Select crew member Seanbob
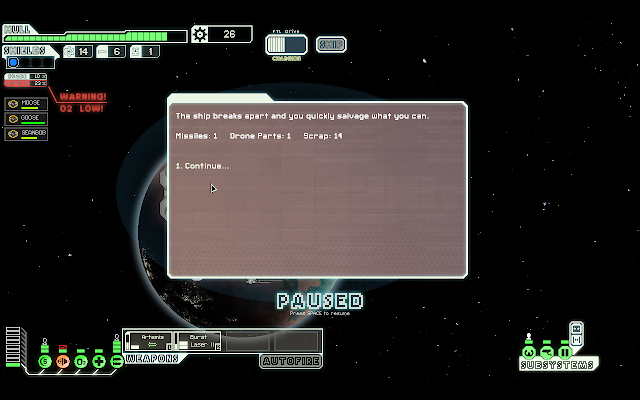Image resolution: width=640 pixels, height=400 pixels. coord(25,132)
